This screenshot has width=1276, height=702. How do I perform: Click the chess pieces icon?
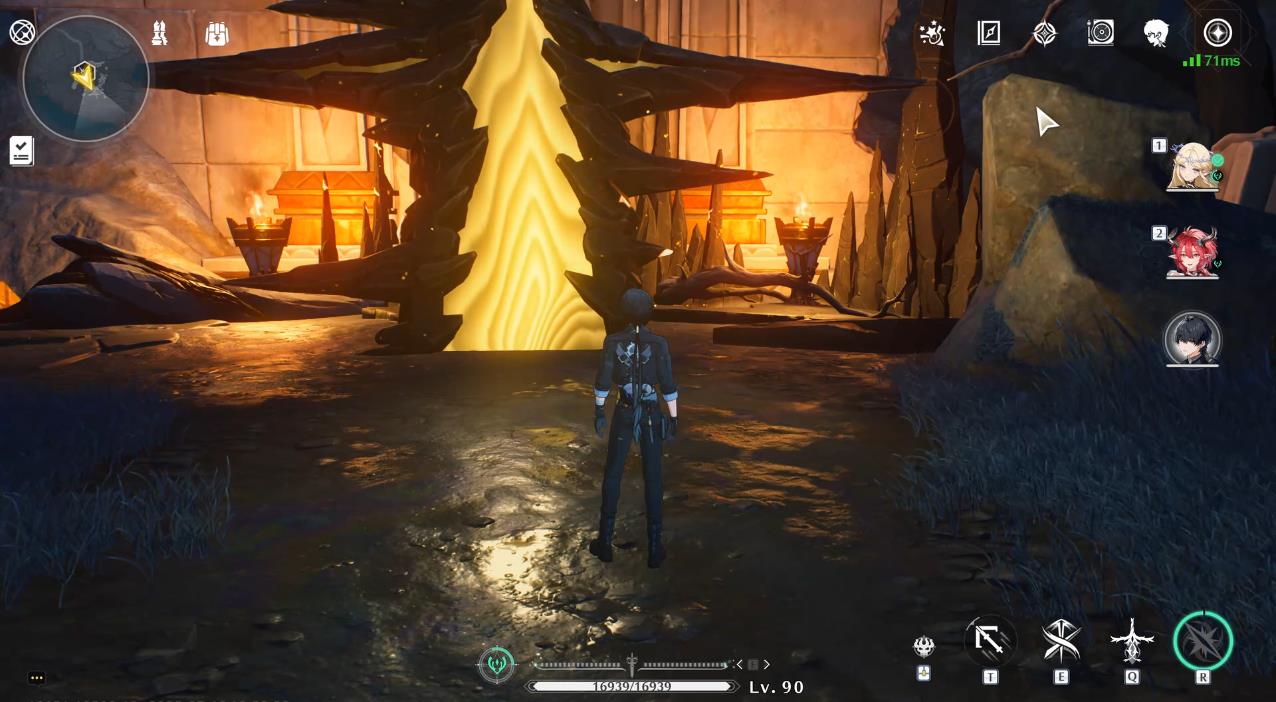(159, 34)
